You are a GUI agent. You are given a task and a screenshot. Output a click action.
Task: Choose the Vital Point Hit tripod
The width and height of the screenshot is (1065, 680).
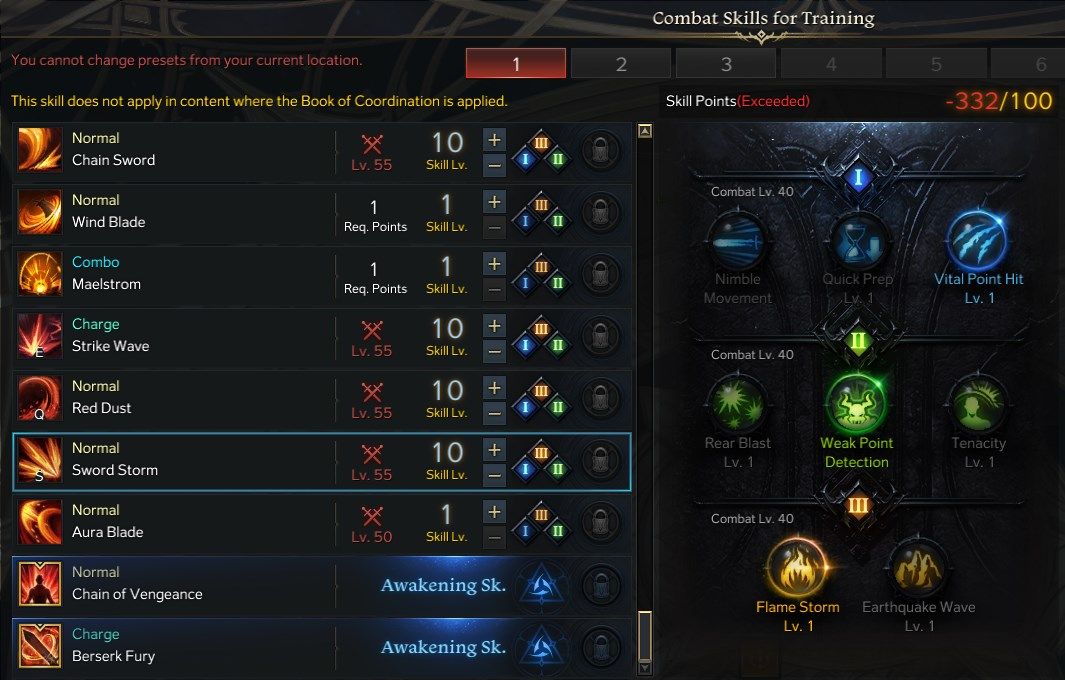click(977, 242)
